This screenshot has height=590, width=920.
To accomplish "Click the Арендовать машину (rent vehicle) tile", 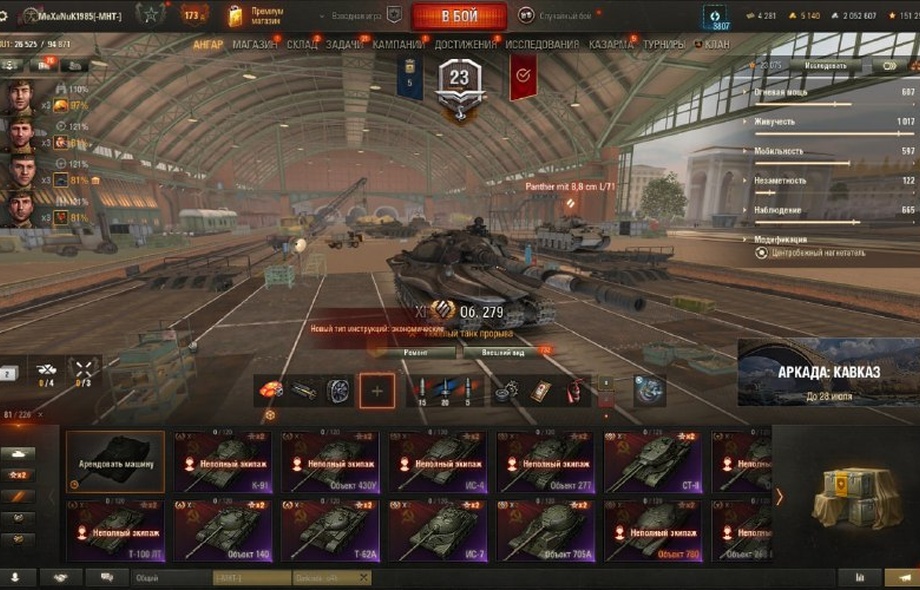I will [x=115, y=462].
